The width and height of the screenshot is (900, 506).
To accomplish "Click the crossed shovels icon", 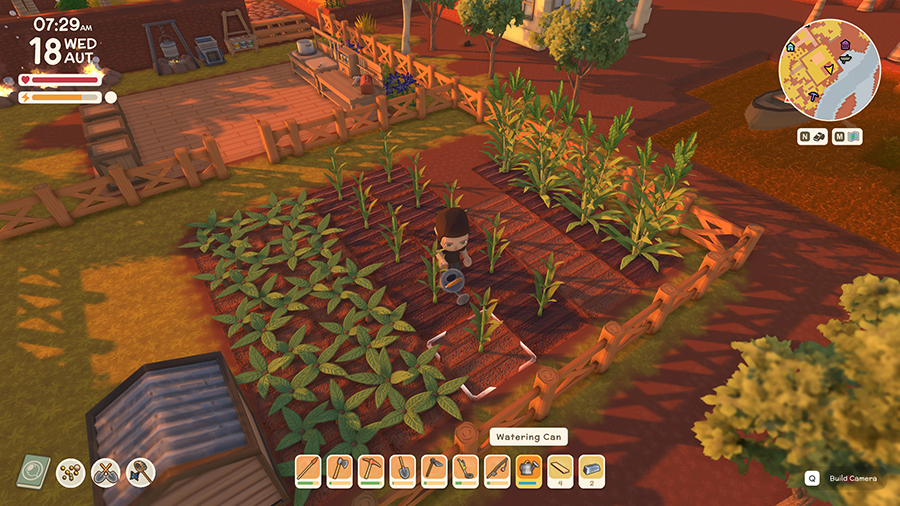I will [x=105, y=471].
